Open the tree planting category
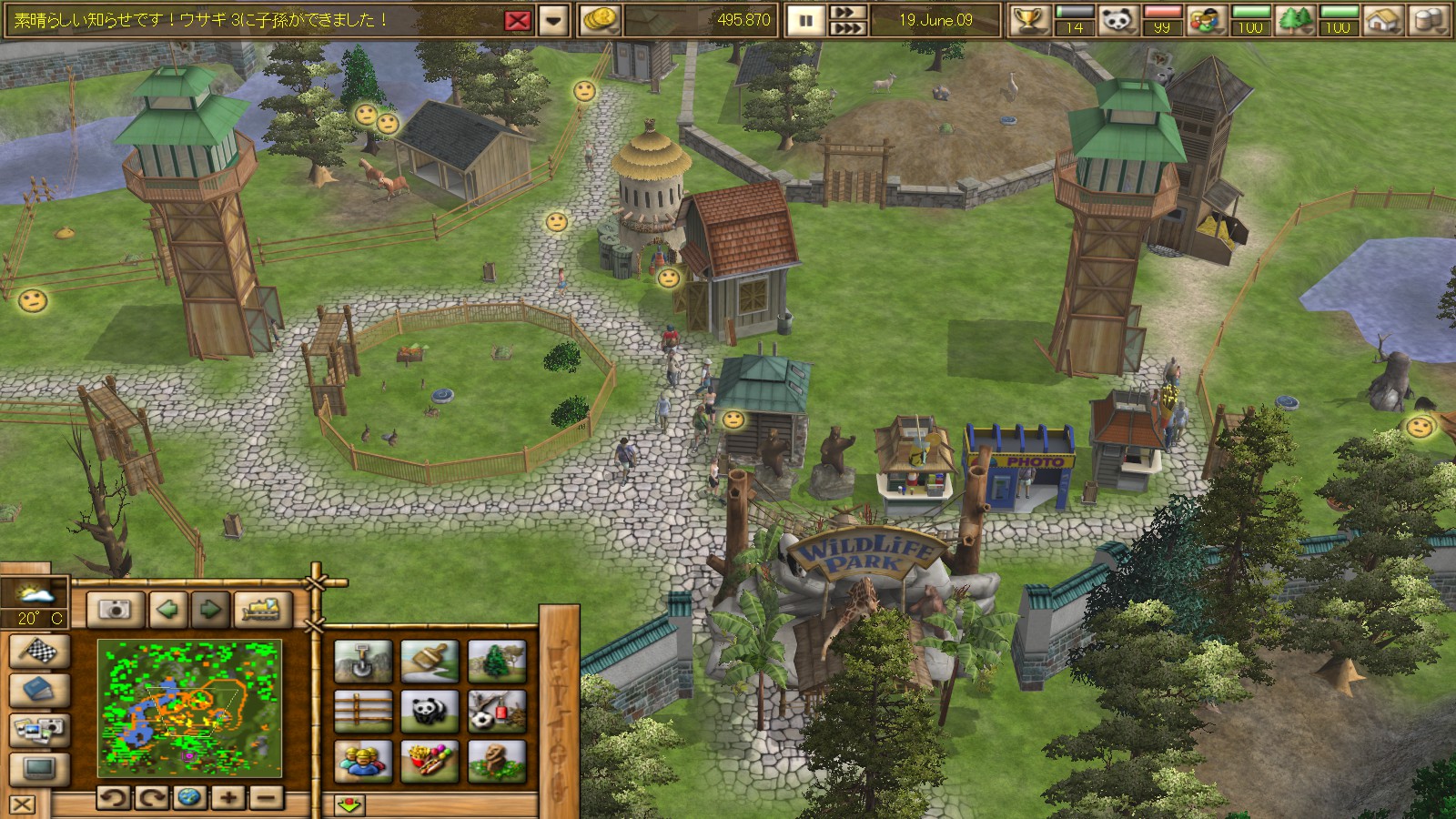 [x=497, y=661]
